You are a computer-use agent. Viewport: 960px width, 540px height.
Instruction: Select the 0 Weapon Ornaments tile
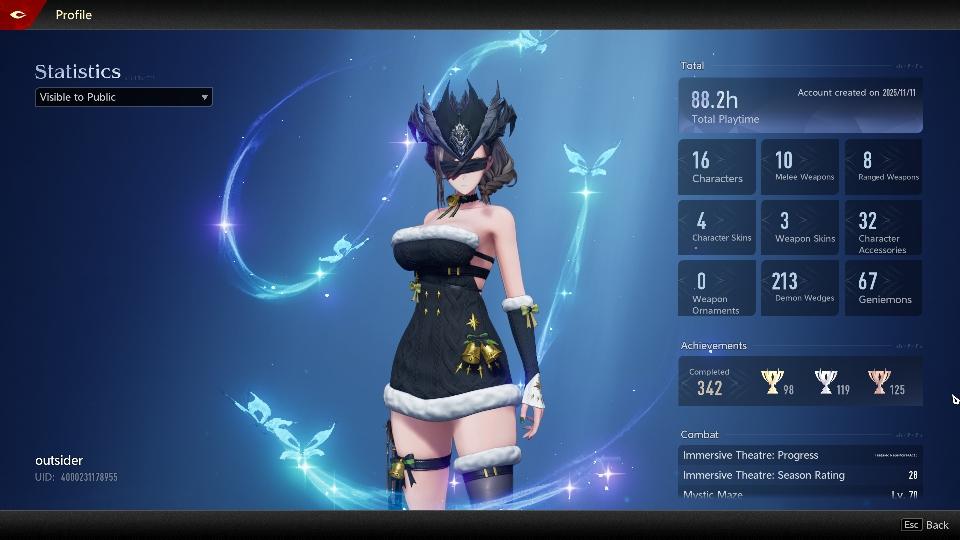[x=717, y=289]
